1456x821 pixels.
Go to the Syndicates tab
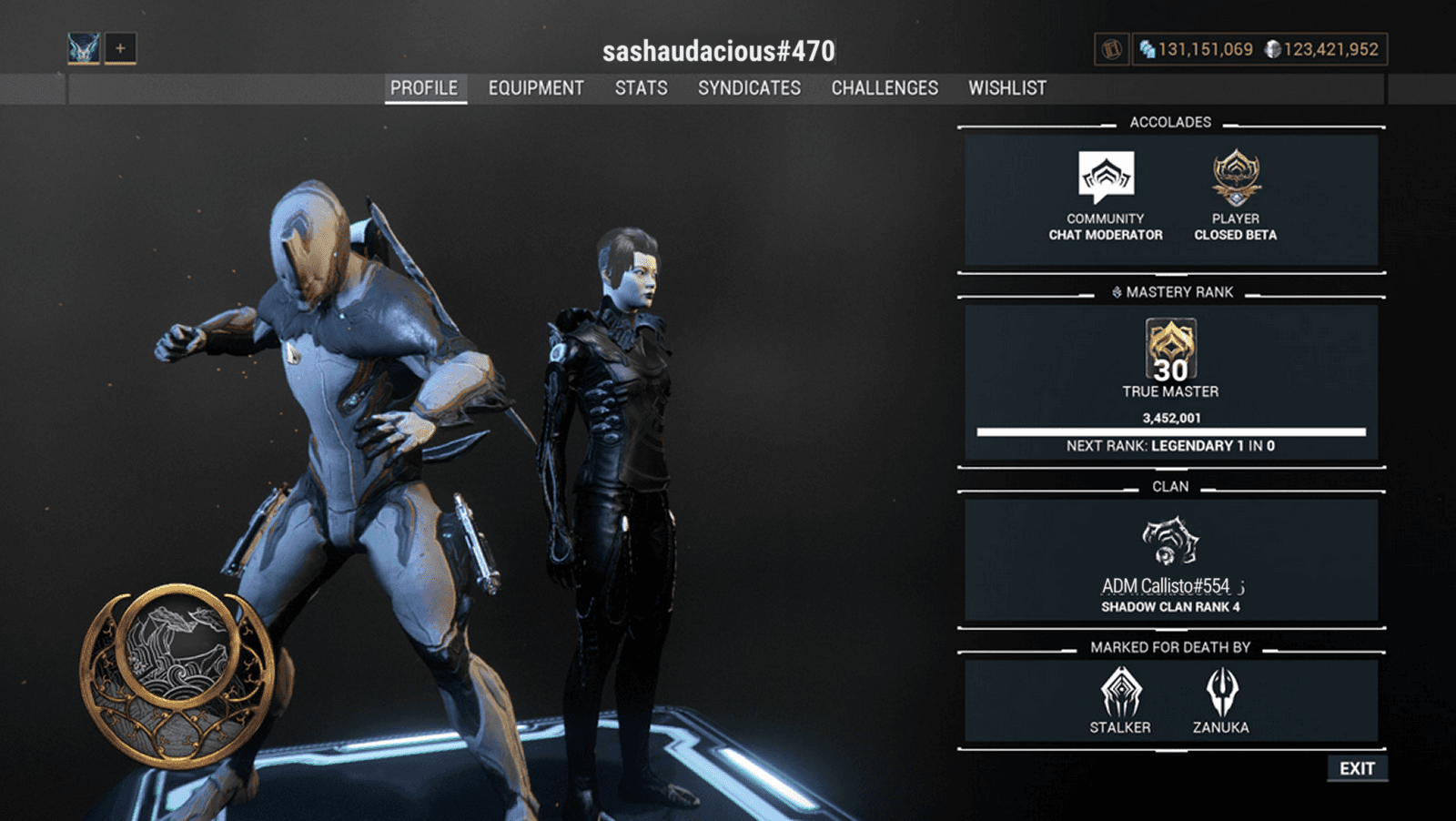point(749,88)
